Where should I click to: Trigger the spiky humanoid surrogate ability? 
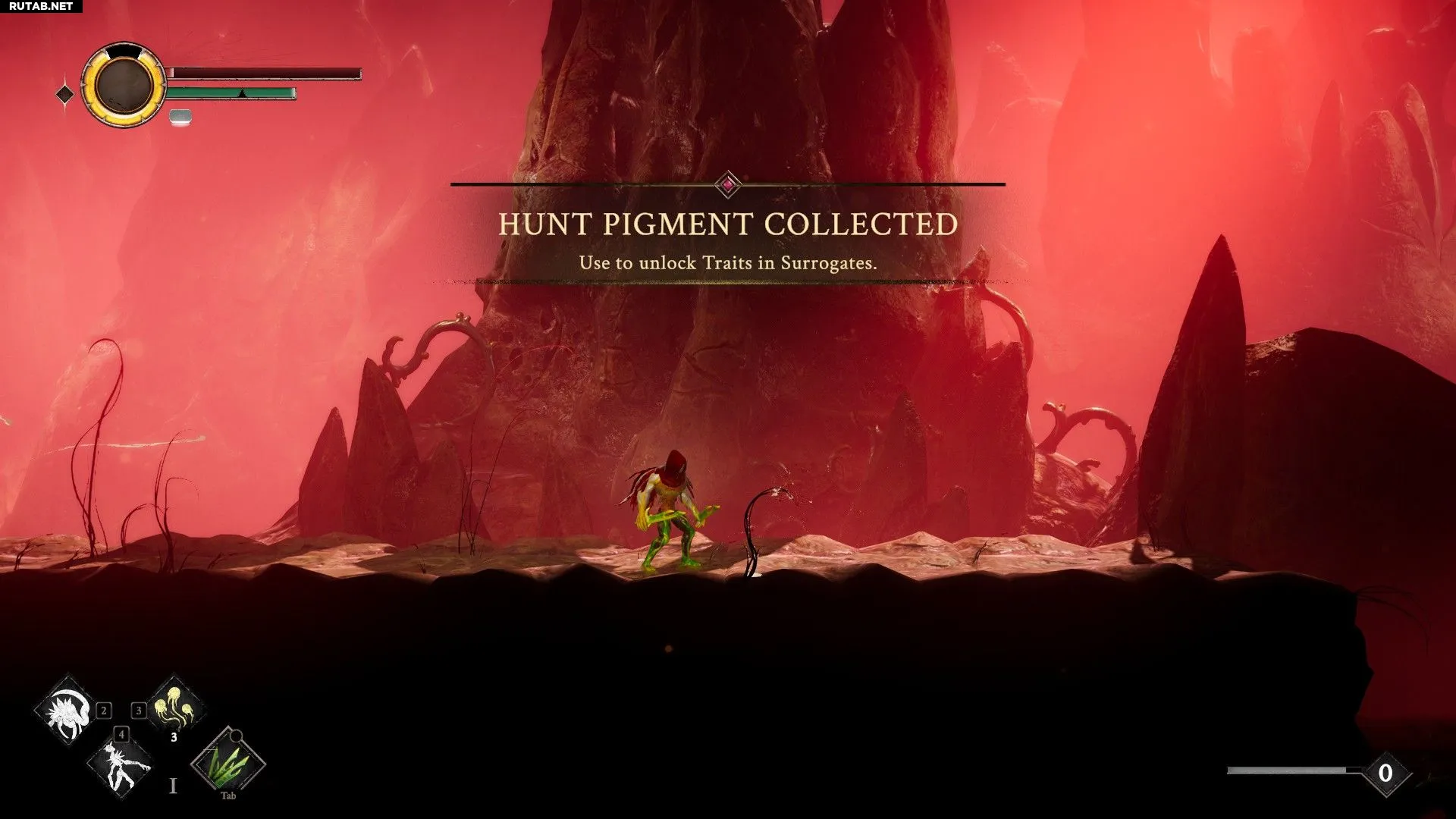[121, 766]
